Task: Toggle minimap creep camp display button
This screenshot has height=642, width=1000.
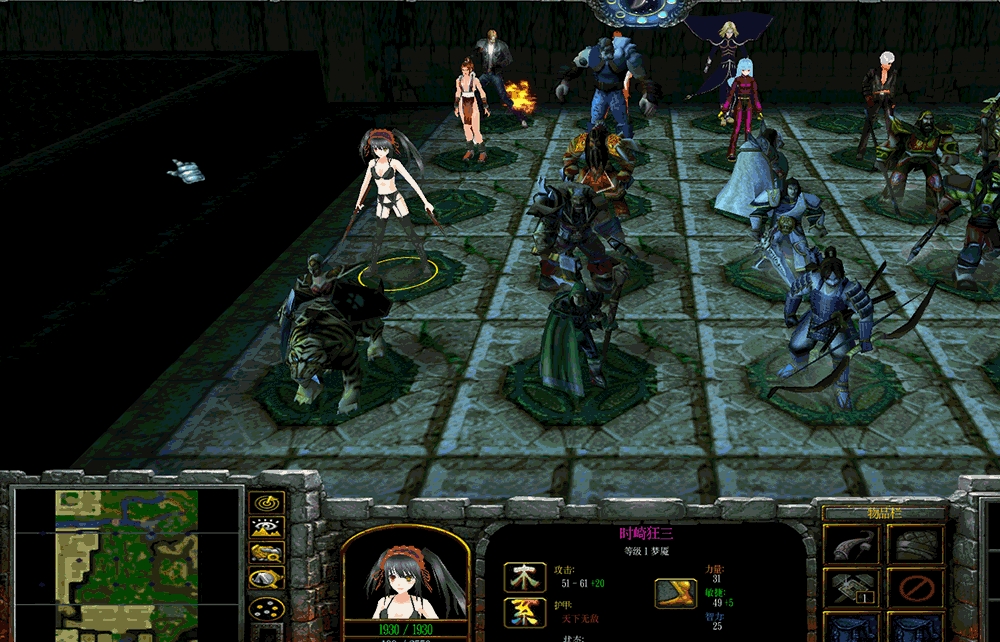Action: (x=266, y=579)
